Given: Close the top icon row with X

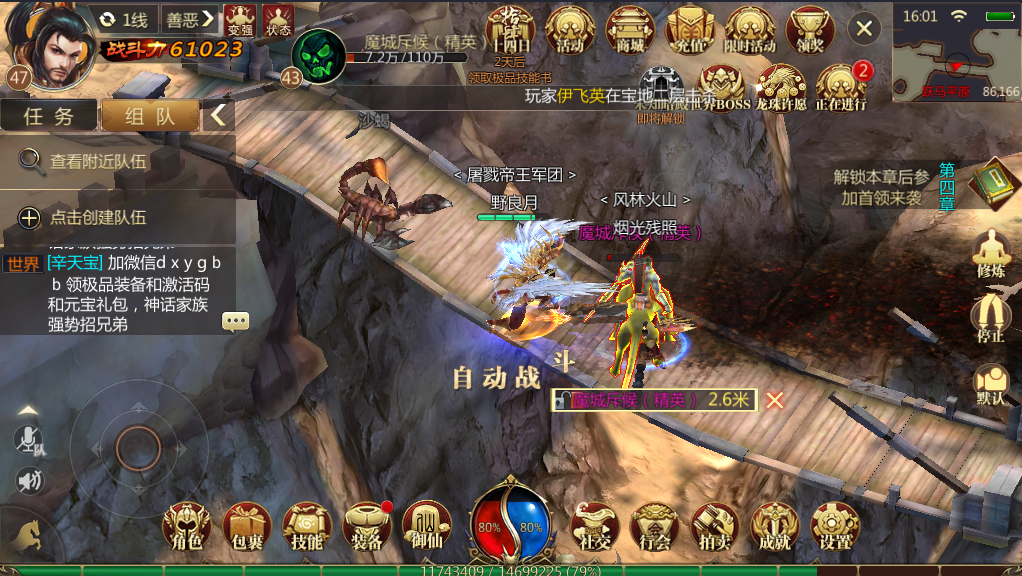Looking at the screenshot, I should [x=864, y=28].
